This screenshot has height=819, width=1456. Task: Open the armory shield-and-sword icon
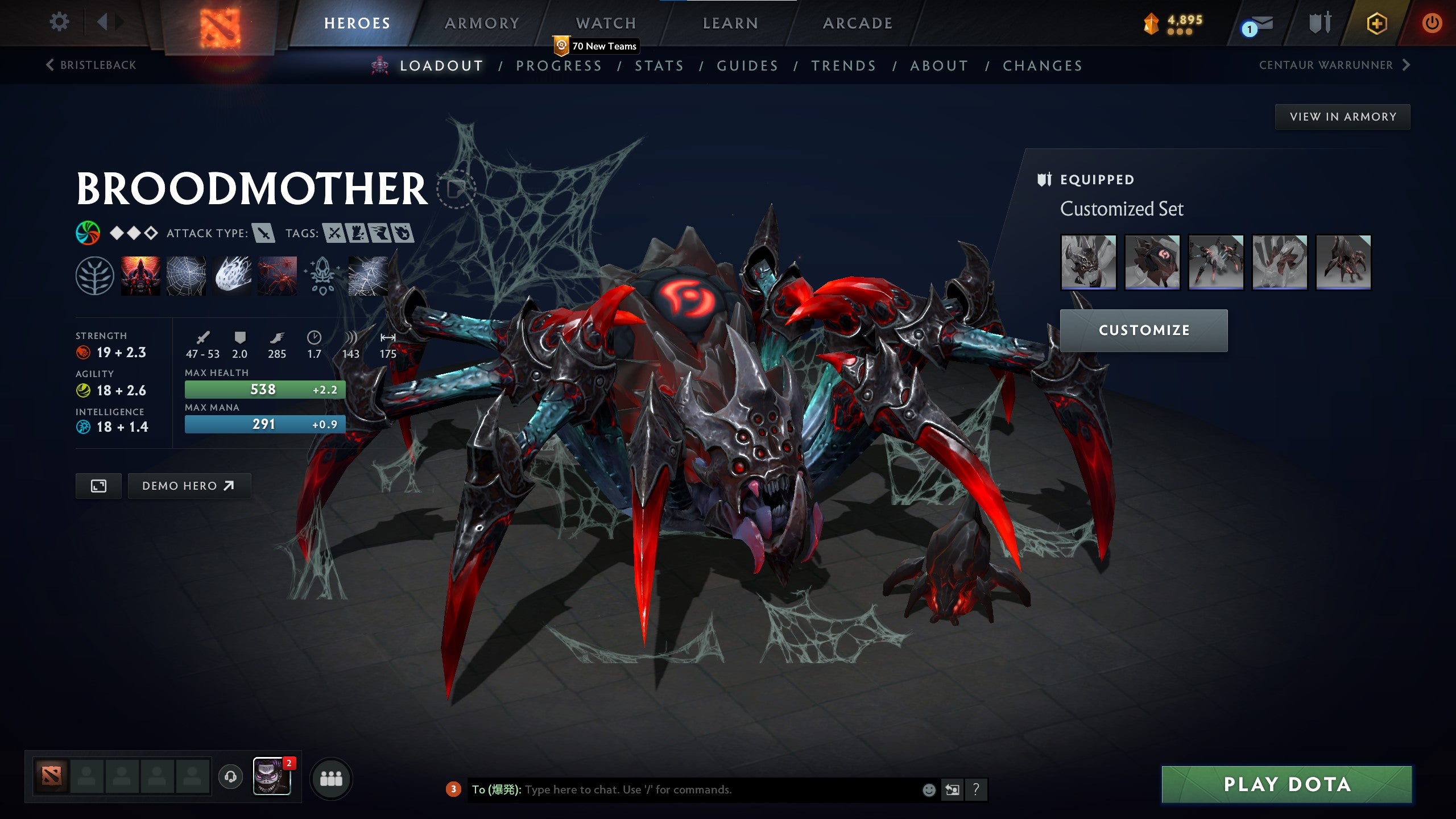[1321, 23]
